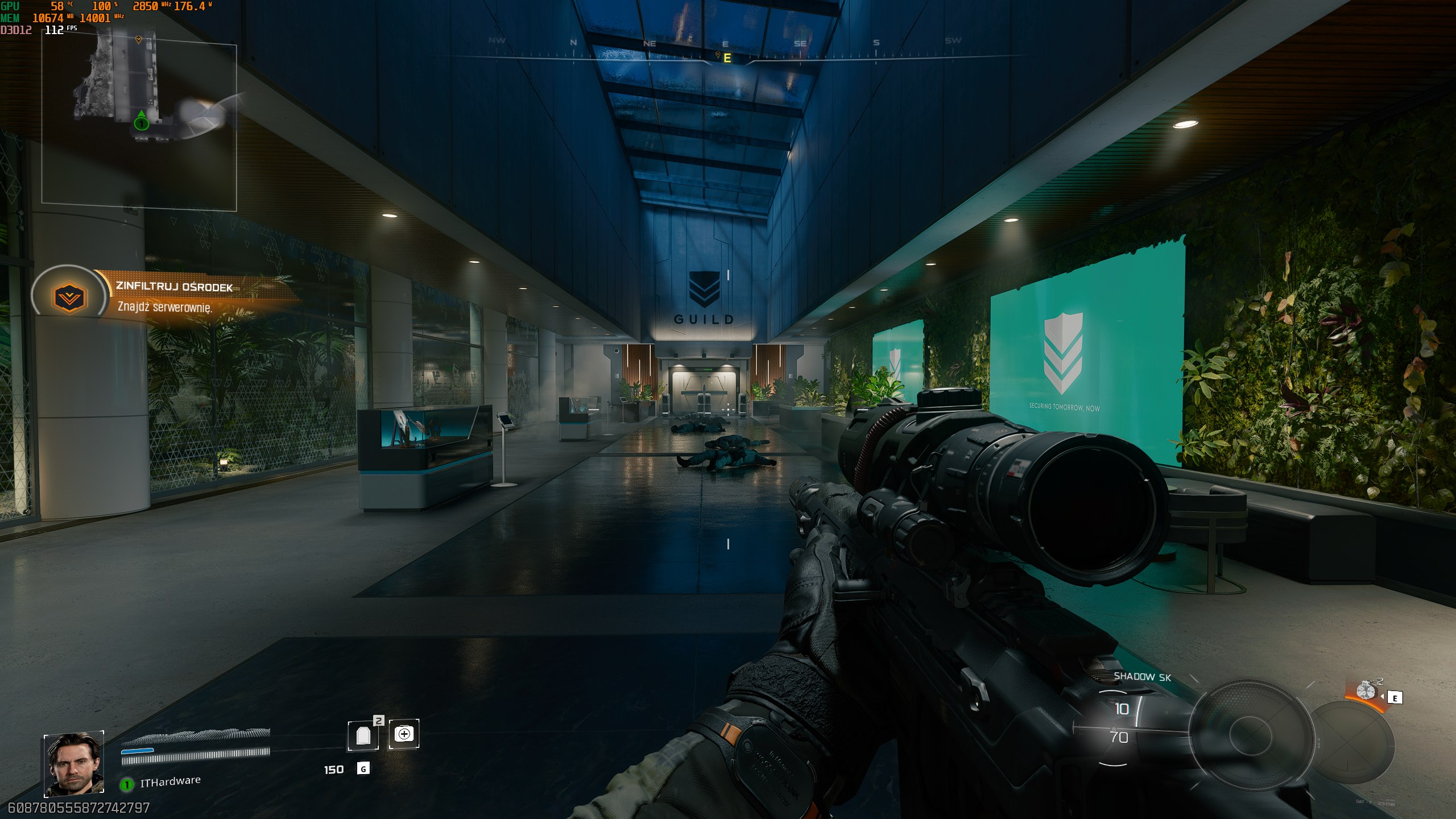
Task: Select the grenade equipment icon
Action: [x=1366, y=690]
